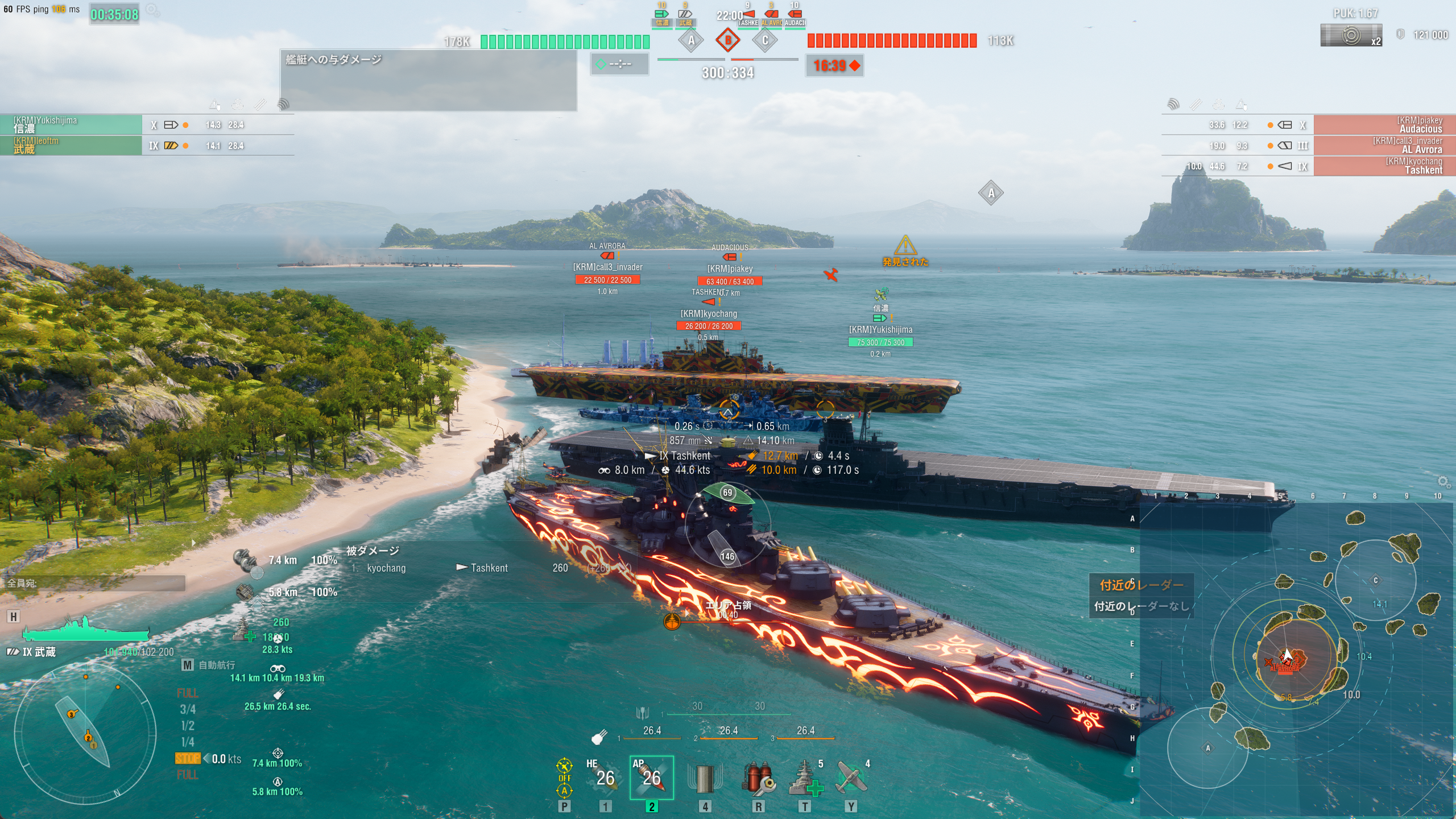Click the 艦艇への与ダメージ damage panel
The height and width of the screenshot is (819, 1456).
(x=428, y=80)
